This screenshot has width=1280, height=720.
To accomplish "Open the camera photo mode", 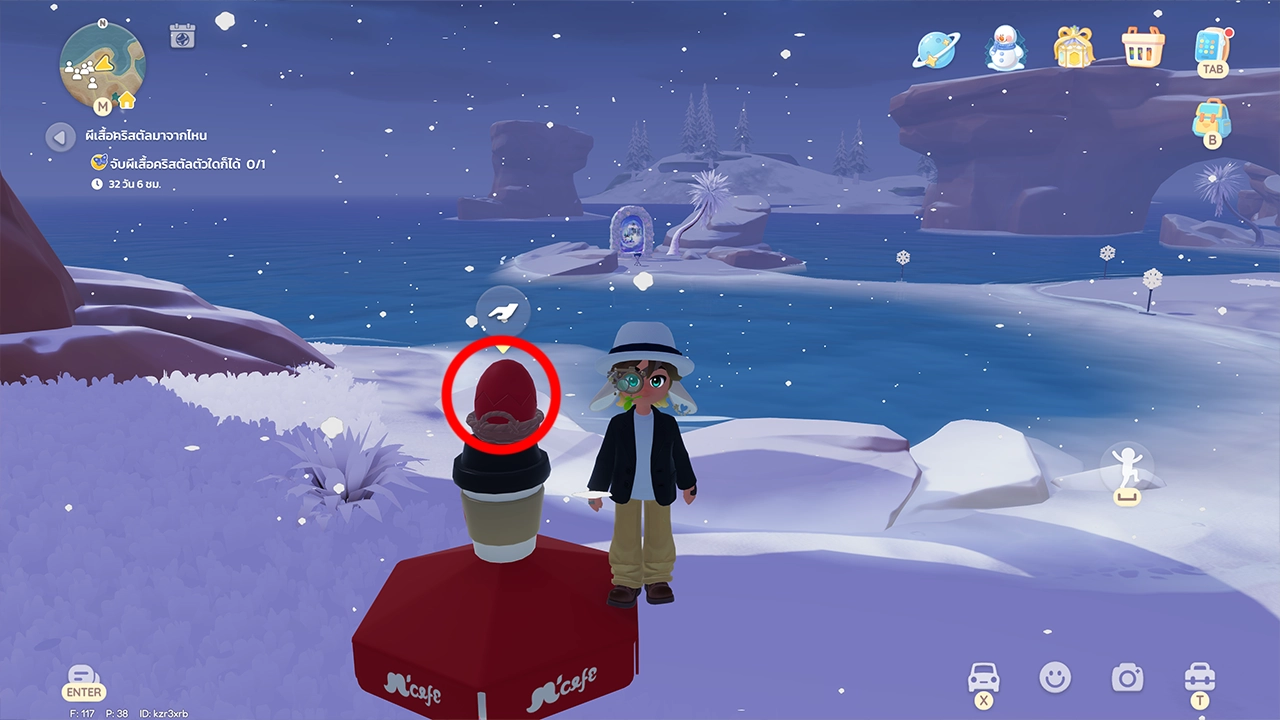I will 1127,678.
